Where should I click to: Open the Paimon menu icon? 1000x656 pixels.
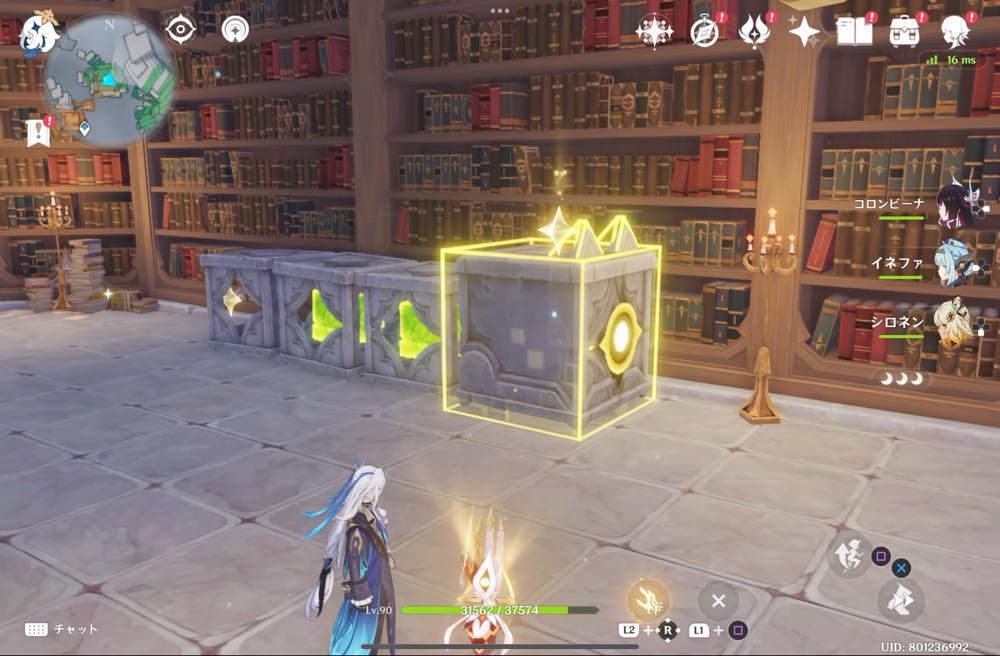tap(38, 33)
